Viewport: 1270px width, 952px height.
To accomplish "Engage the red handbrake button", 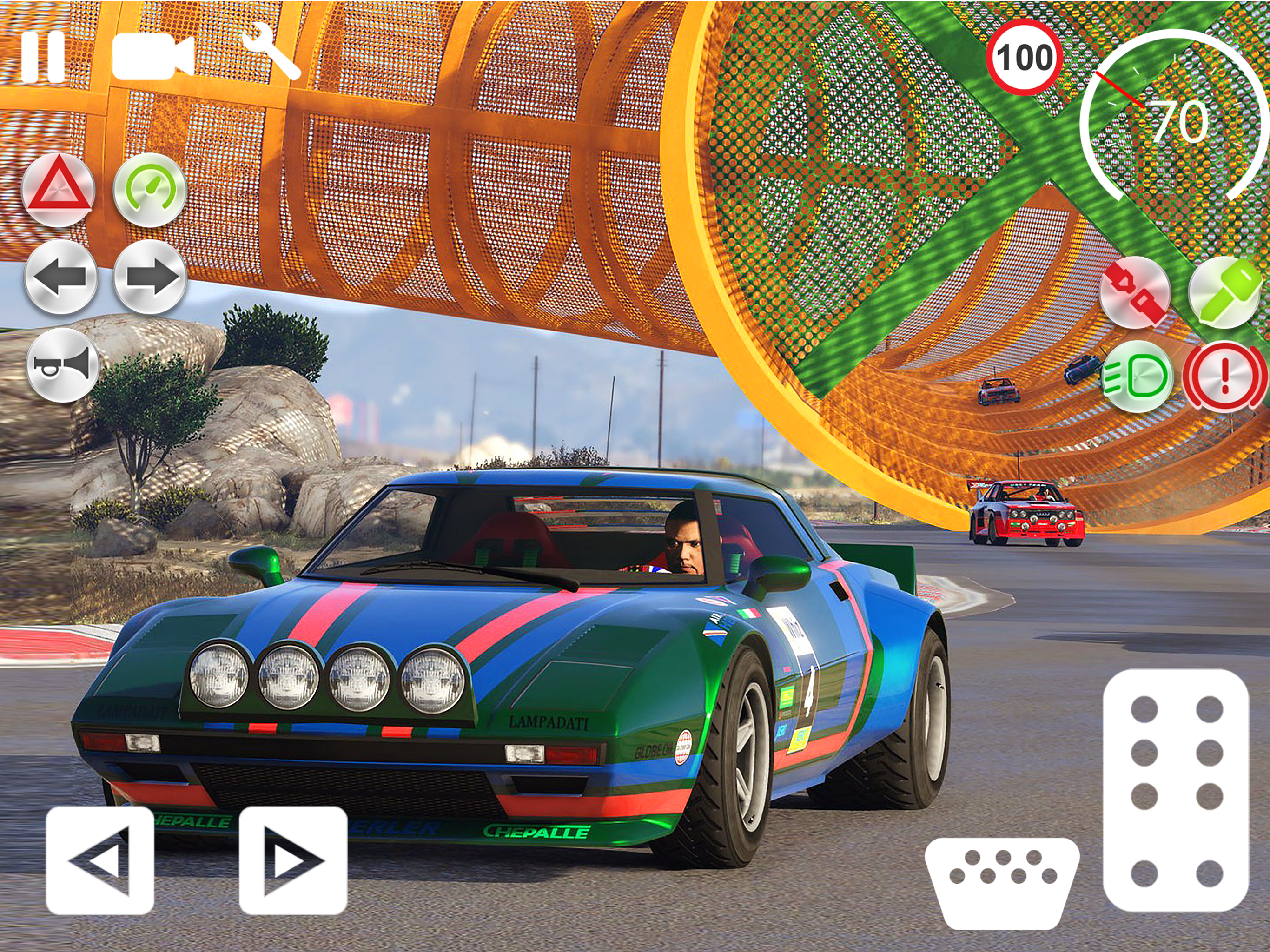I will pos(1224,376).
